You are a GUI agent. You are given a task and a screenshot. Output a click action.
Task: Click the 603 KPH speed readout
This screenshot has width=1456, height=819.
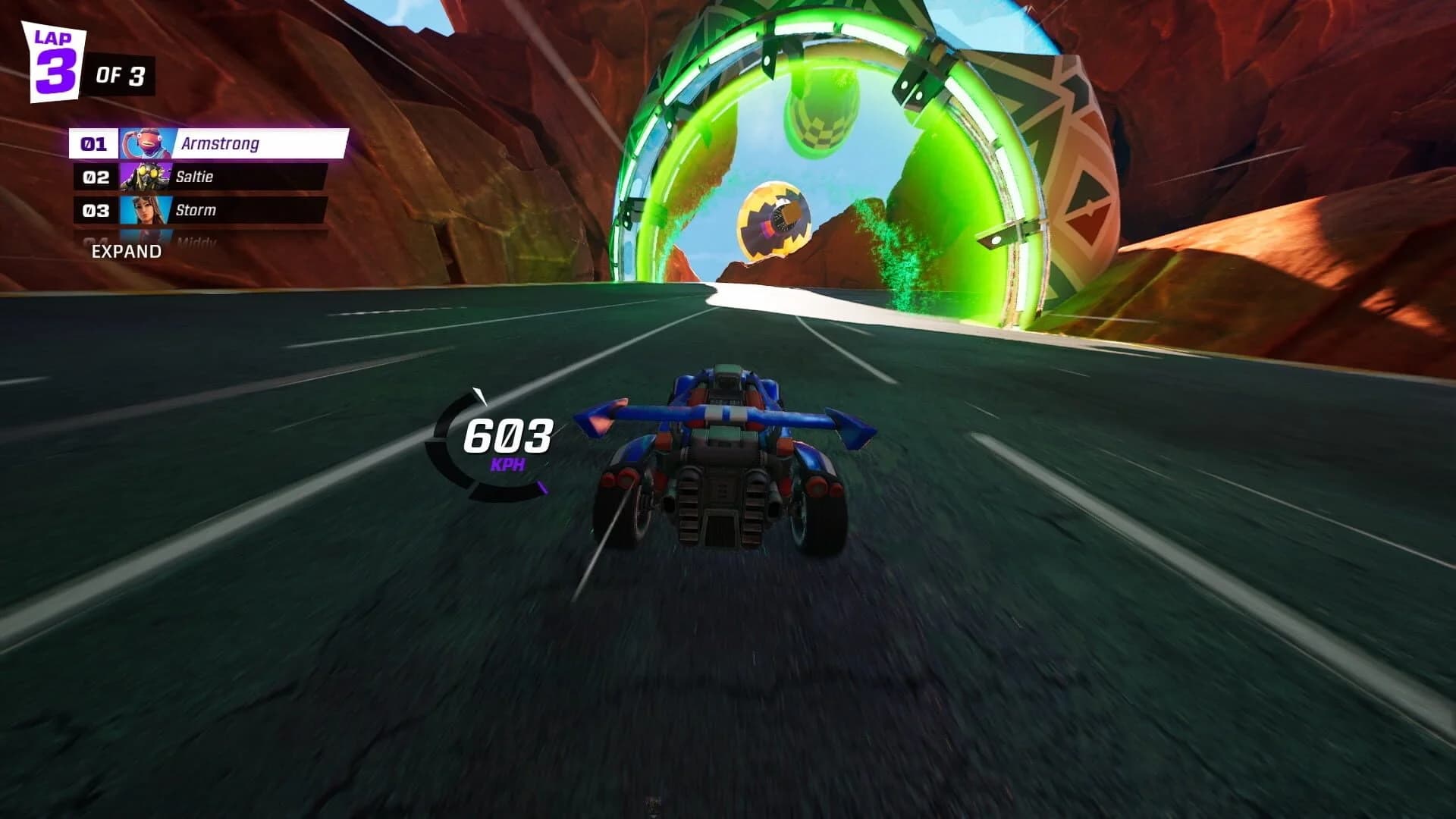(x=508, y=436)
